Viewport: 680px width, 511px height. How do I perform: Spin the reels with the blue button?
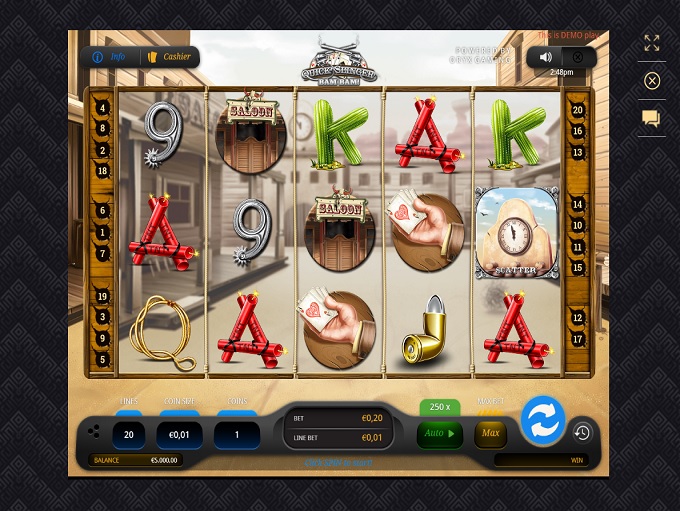click(x=543, y=421)
